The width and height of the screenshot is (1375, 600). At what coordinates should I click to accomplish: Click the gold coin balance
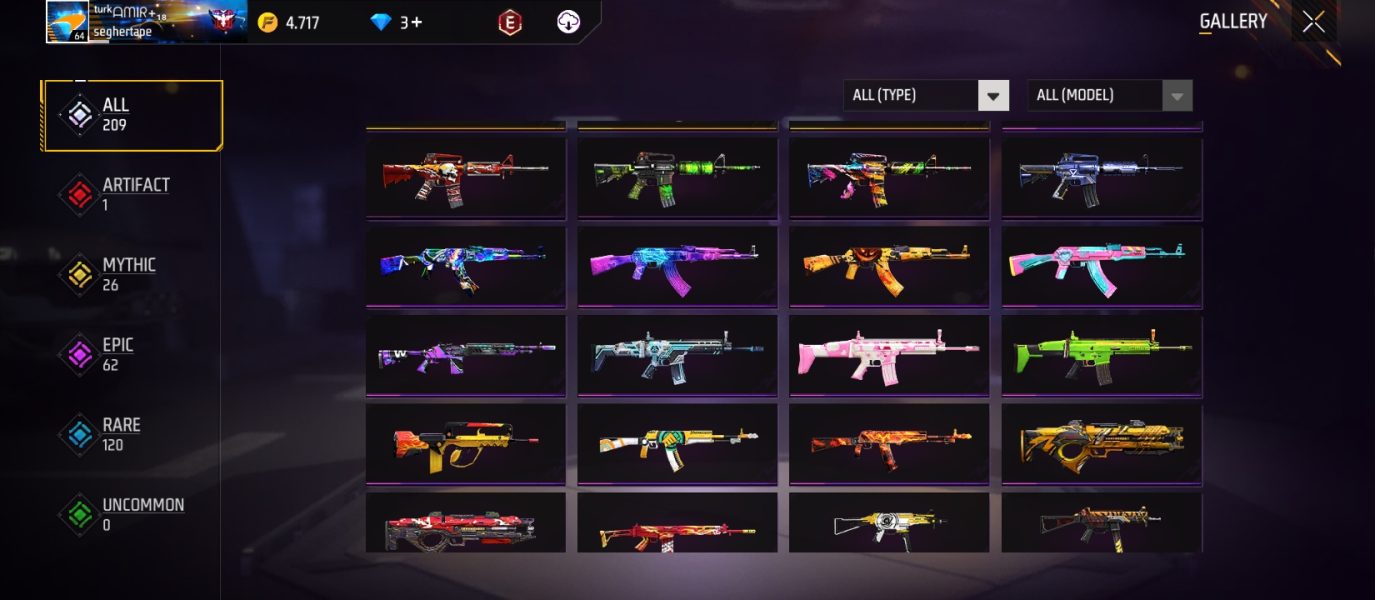(289, 22)
